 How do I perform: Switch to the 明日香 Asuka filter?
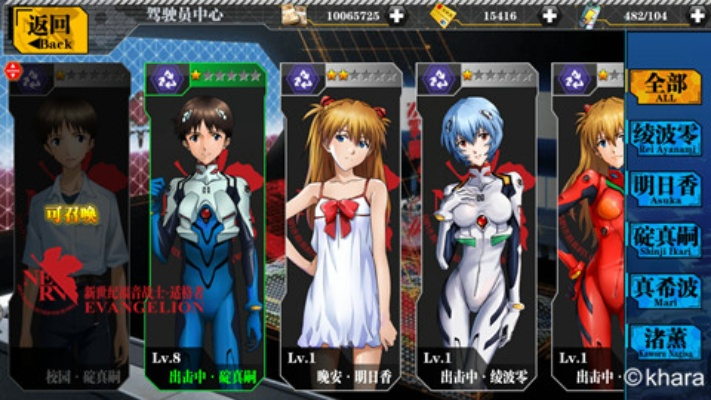664,189
